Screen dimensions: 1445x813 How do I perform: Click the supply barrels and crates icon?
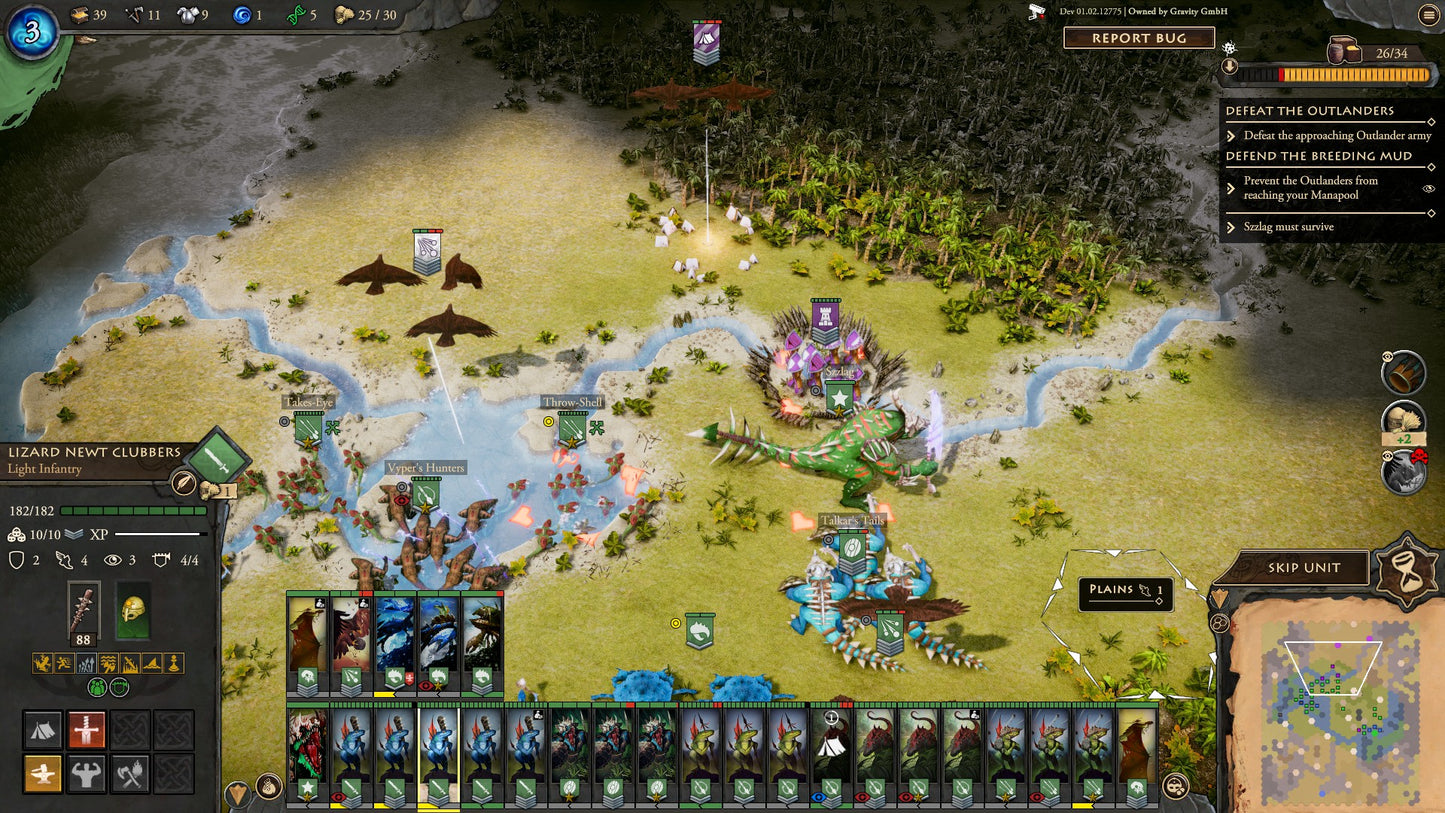(x=1346, y=50)
